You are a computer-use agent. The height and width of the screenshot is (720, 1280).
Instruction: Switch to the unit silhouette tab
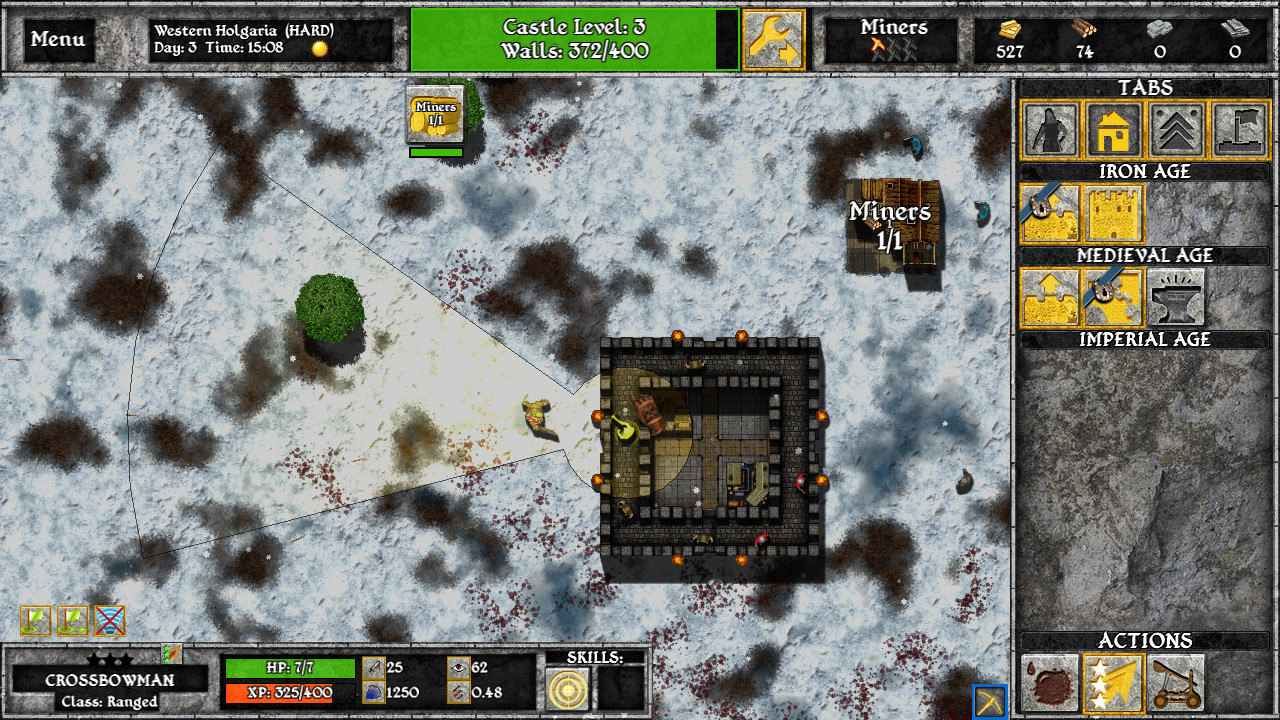pos(1050,130)
